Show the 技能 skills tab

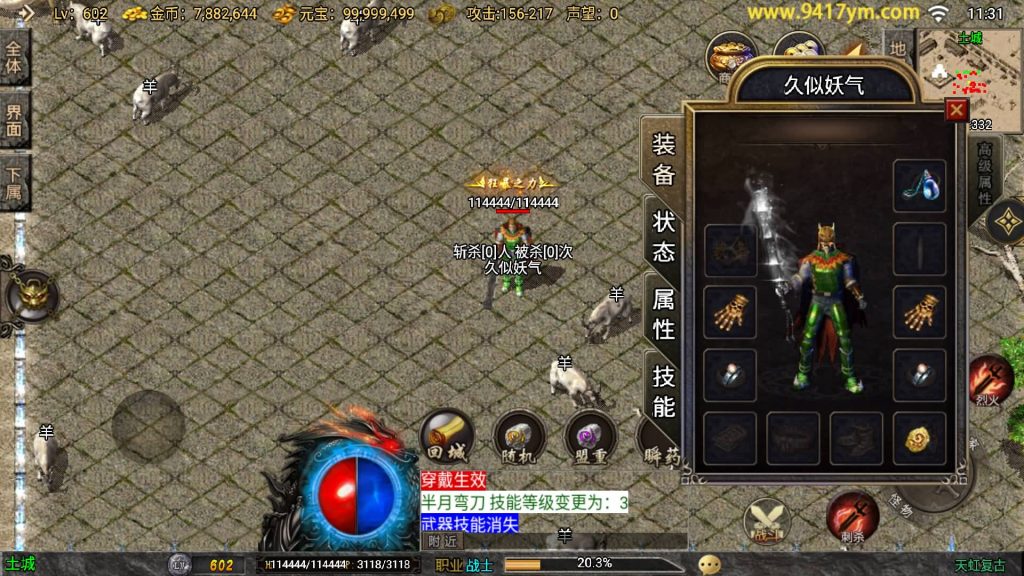coord(664,390)
